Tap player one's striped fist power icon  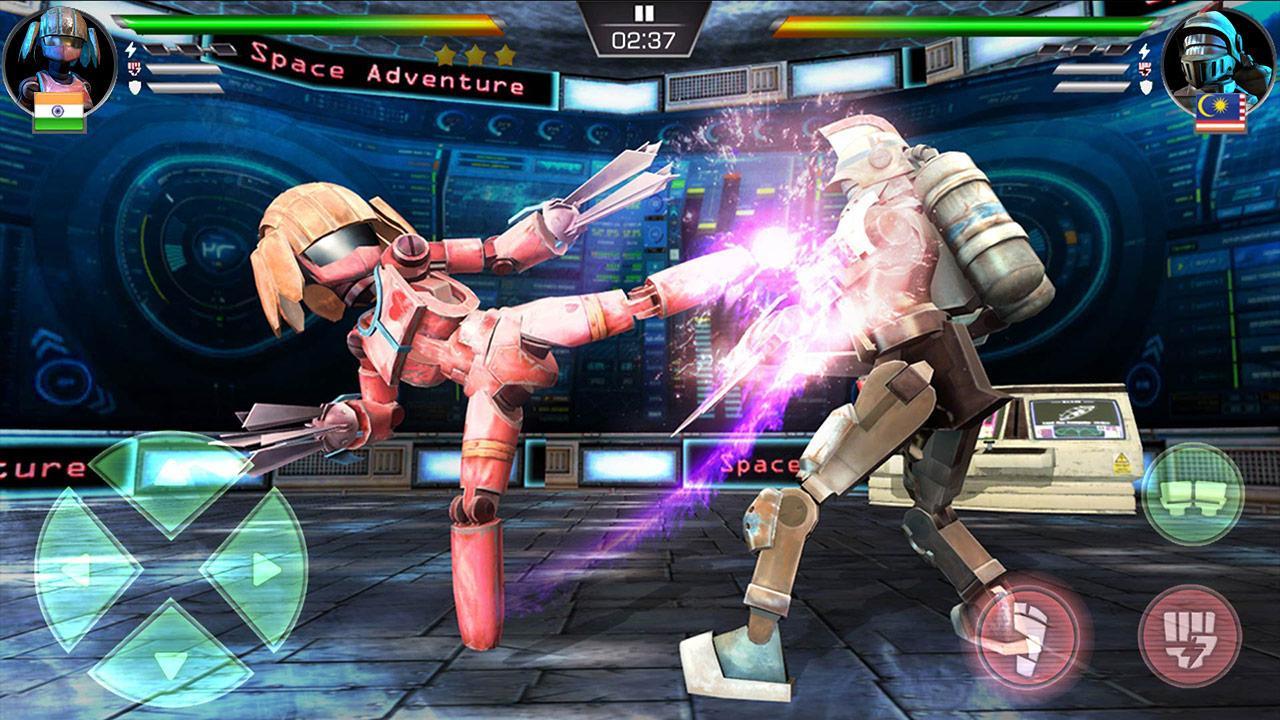pos(135,67)
